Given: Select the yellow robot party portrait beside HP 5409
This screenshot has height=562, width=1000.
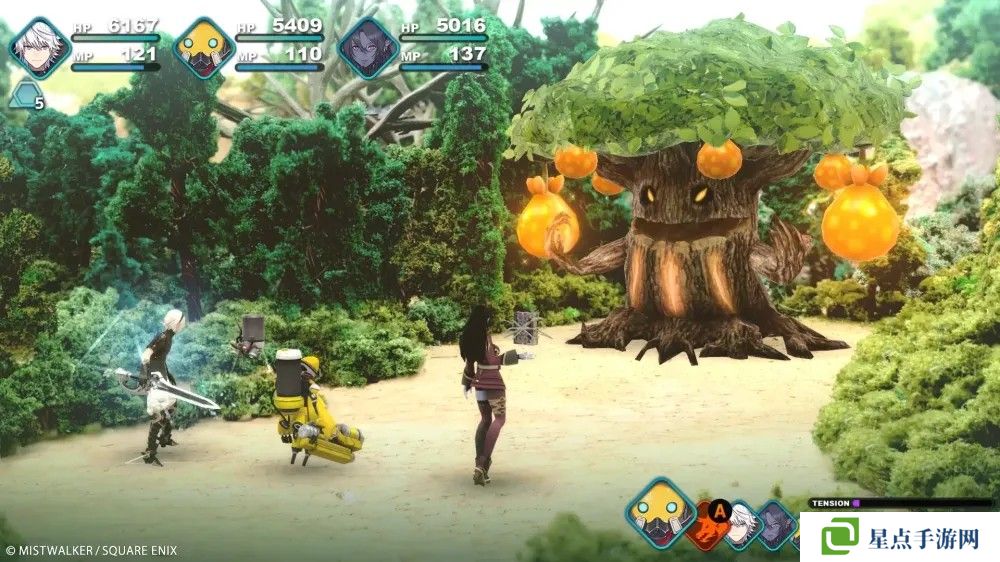Looking at the screenshot, I should point(203,47).
